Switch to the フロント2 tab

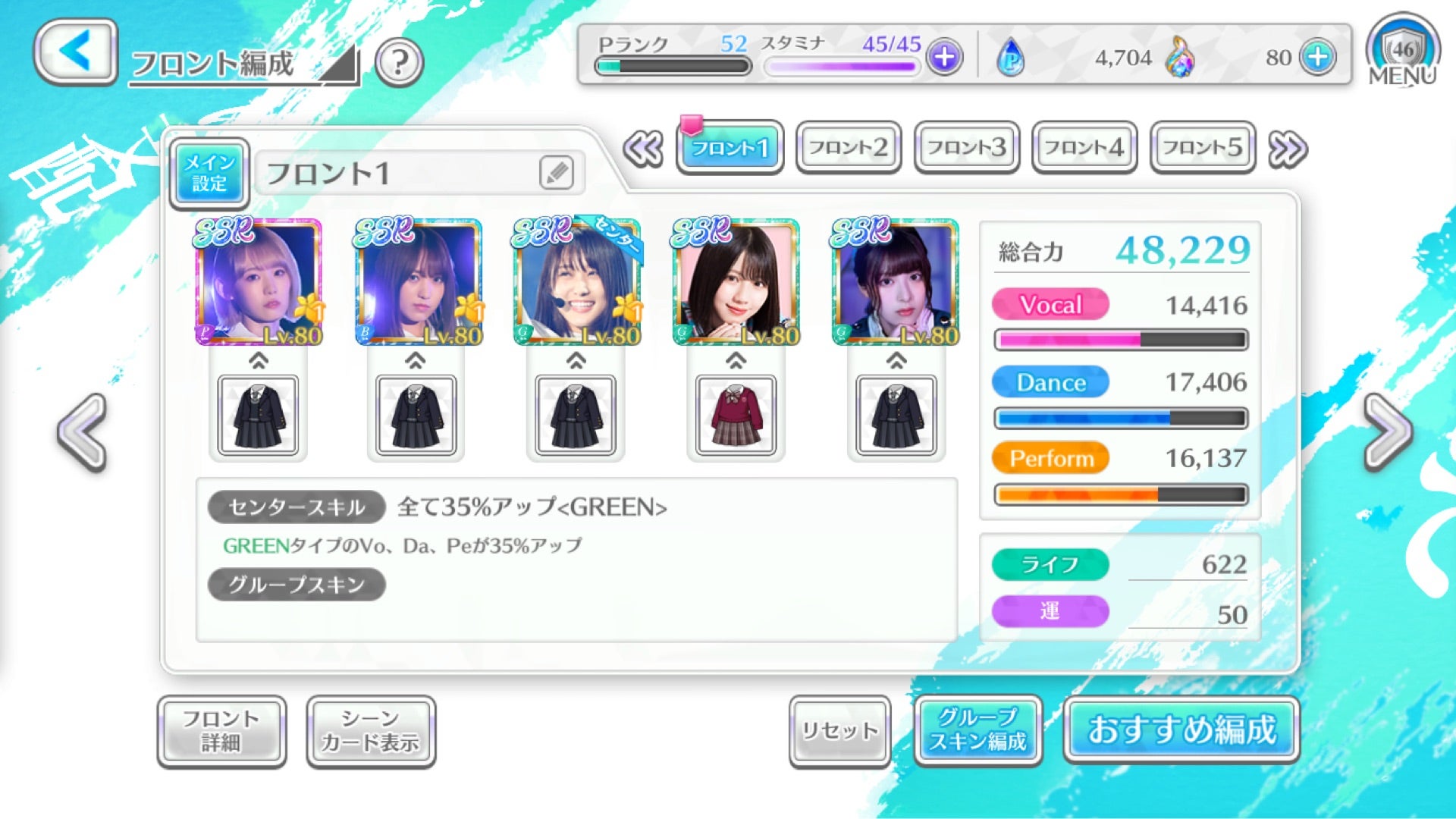click(848, 147)
